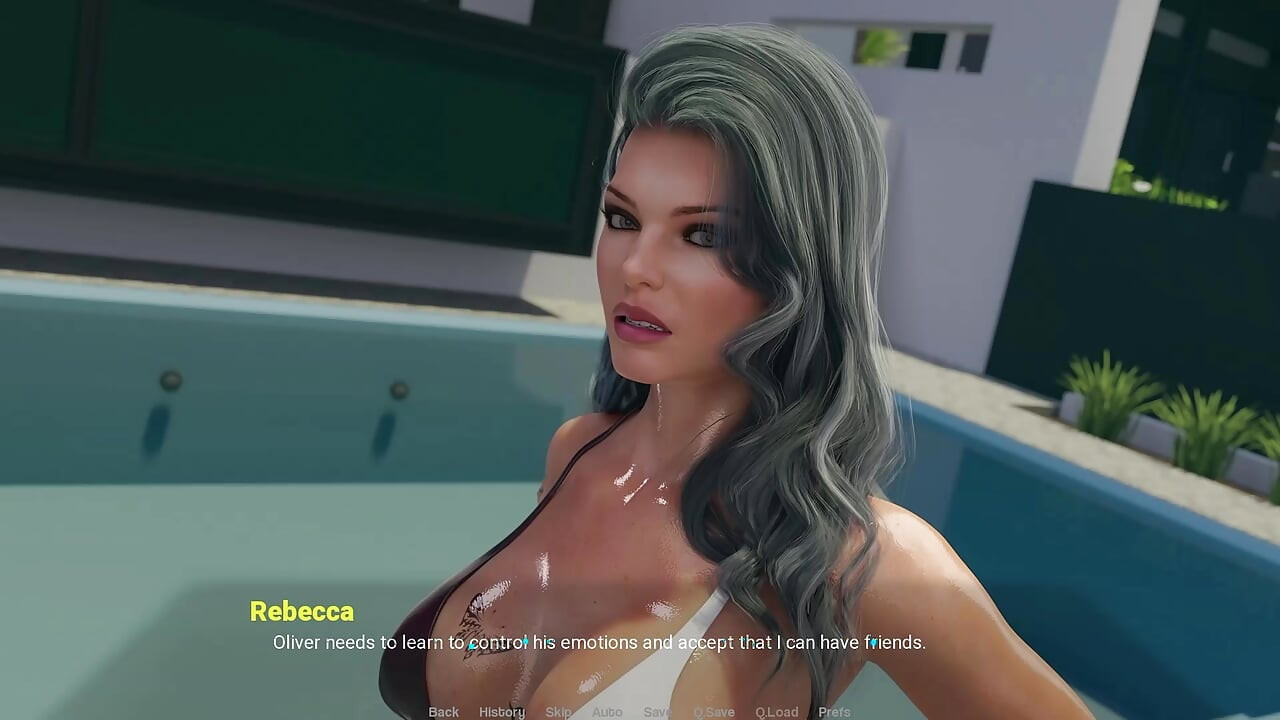Select Auto on the bottom quick menu
Viewport: 1280px width, 720px height.
pos(607,711)
